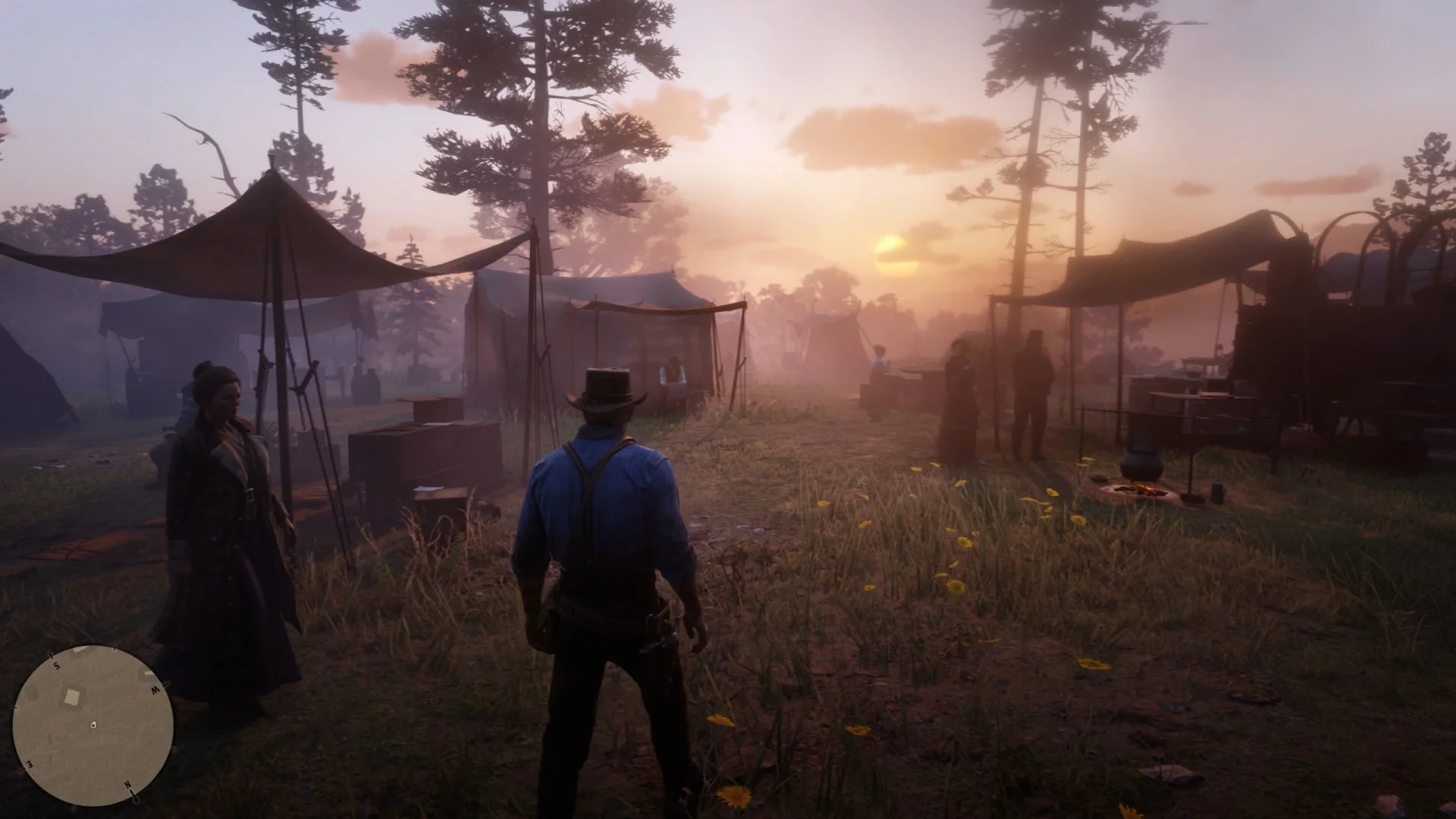The height and width of the screenshot is (819, 1456).
Task: Select the N compass letter on the minimap rim
Action: [130, 786]
